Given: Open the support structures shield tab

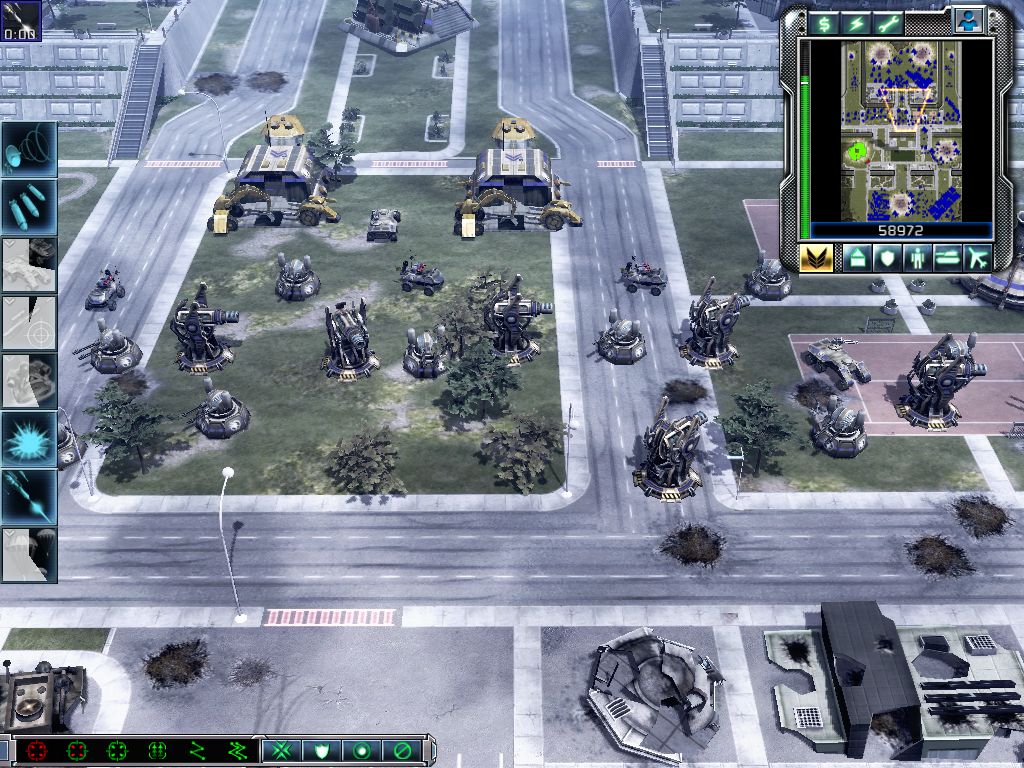Looking at the screenshot, I should point(888,258).
